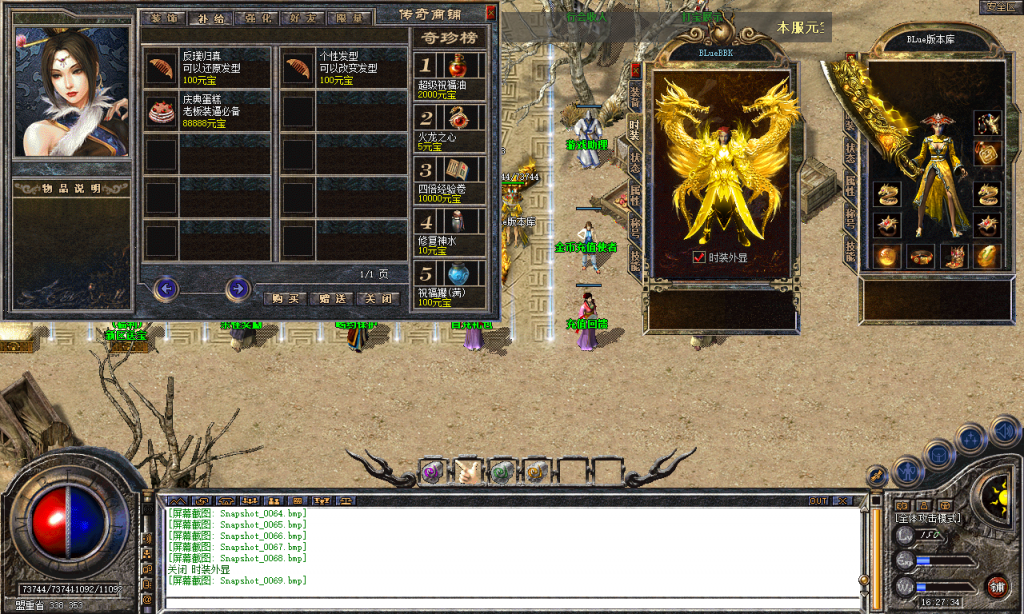
Task: Toggle the 时装外显 checkbox
Action: [698, 257]
